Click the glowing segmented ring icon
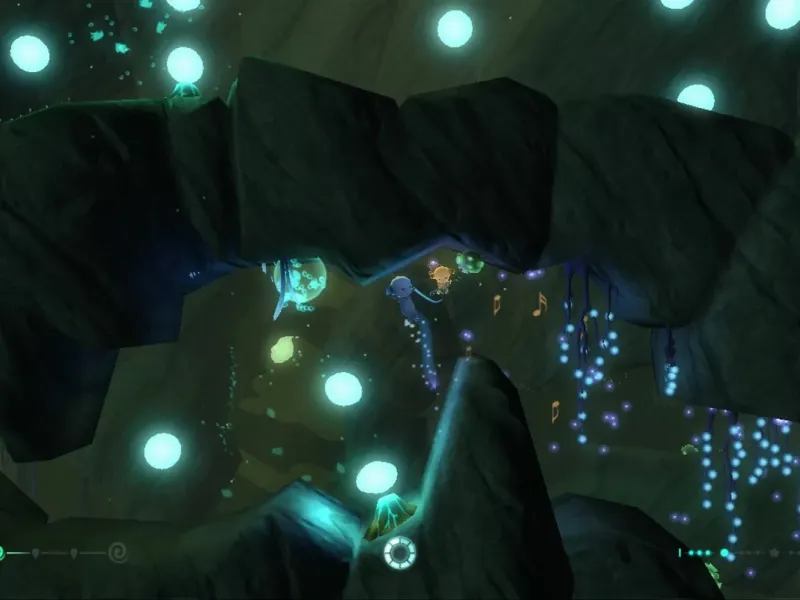Viewport: 800px width, 600px height. click(x=400, y=552)
